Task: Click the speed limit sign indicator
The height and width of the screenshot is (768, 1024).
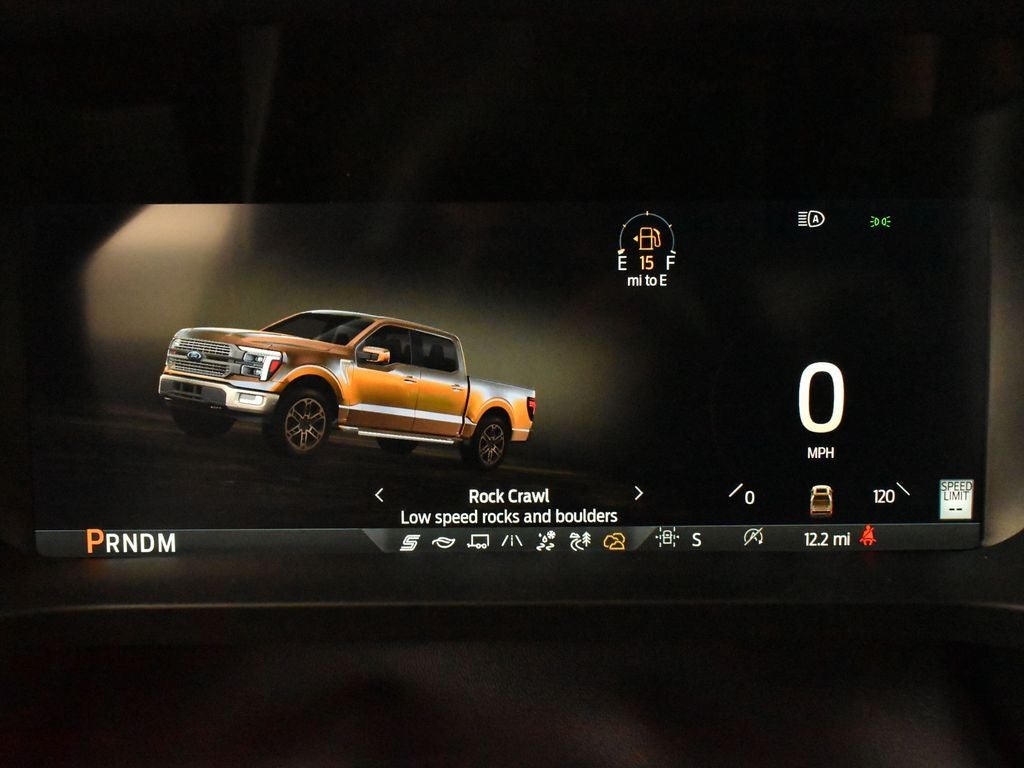Action: pos(956,498)
